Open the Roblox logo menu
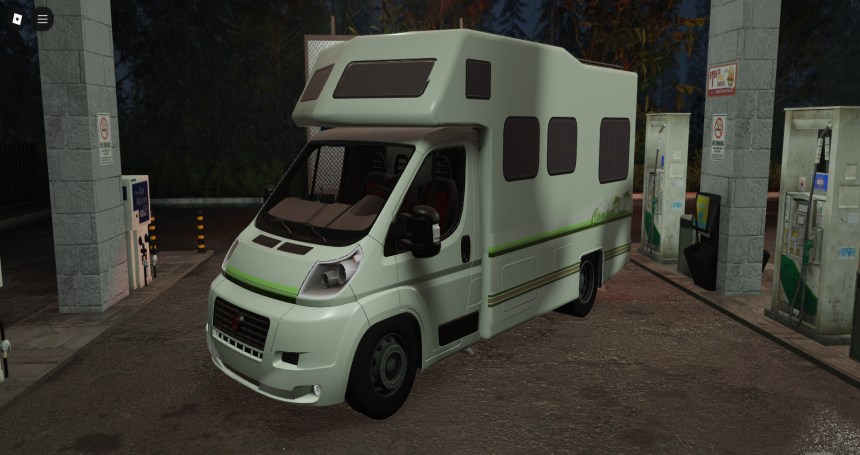This screenshot has height=455, width=860. [x=17, y=18]
